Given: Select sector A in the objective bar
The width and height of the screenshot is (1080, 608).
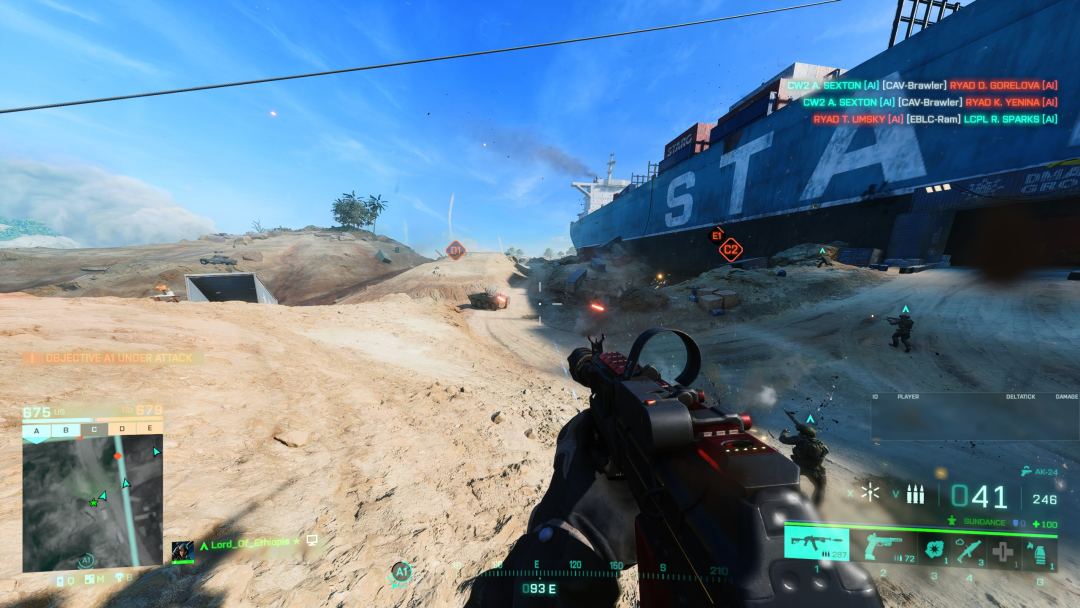Looking at the screenshot, I should (37, 430).
